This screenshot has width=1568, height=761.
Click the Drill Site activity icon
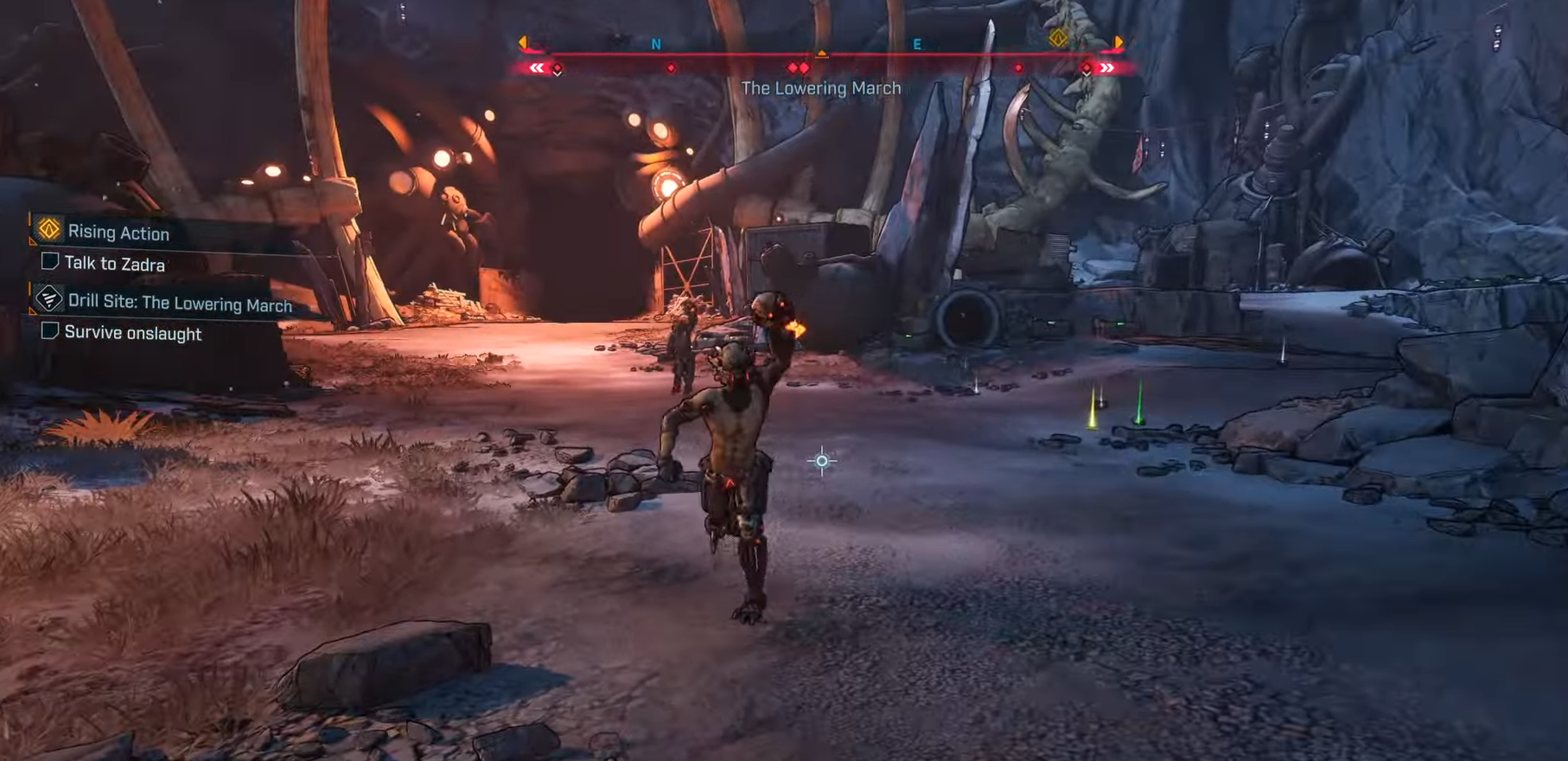click(x=48, y=298)
